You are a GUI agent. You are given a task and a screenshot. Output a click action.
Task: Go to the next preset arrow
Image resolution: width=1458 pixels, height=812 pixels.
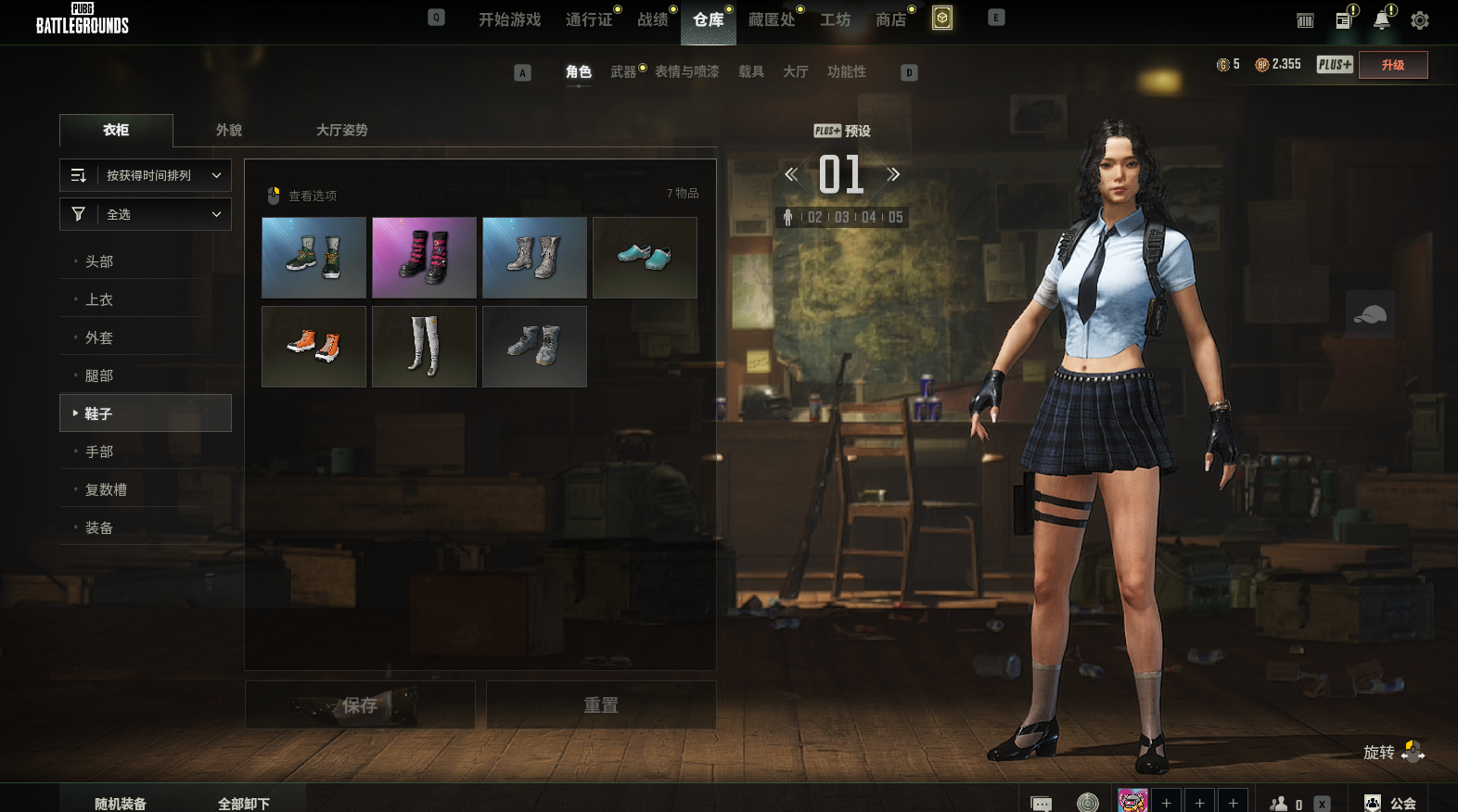(893, 174)
